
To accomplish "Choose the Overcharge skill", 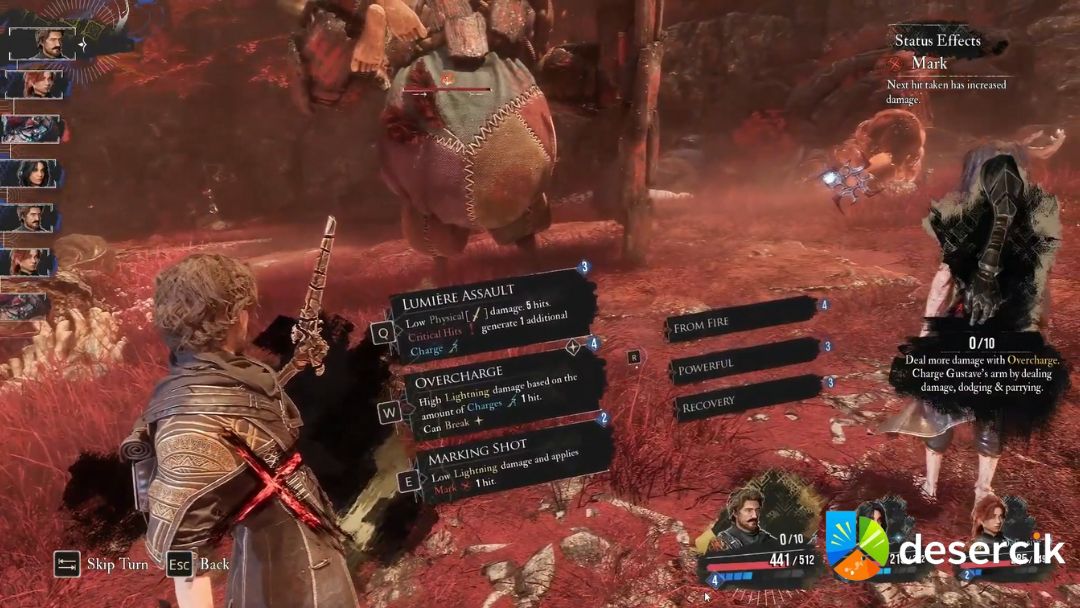I will coord(502,392).
